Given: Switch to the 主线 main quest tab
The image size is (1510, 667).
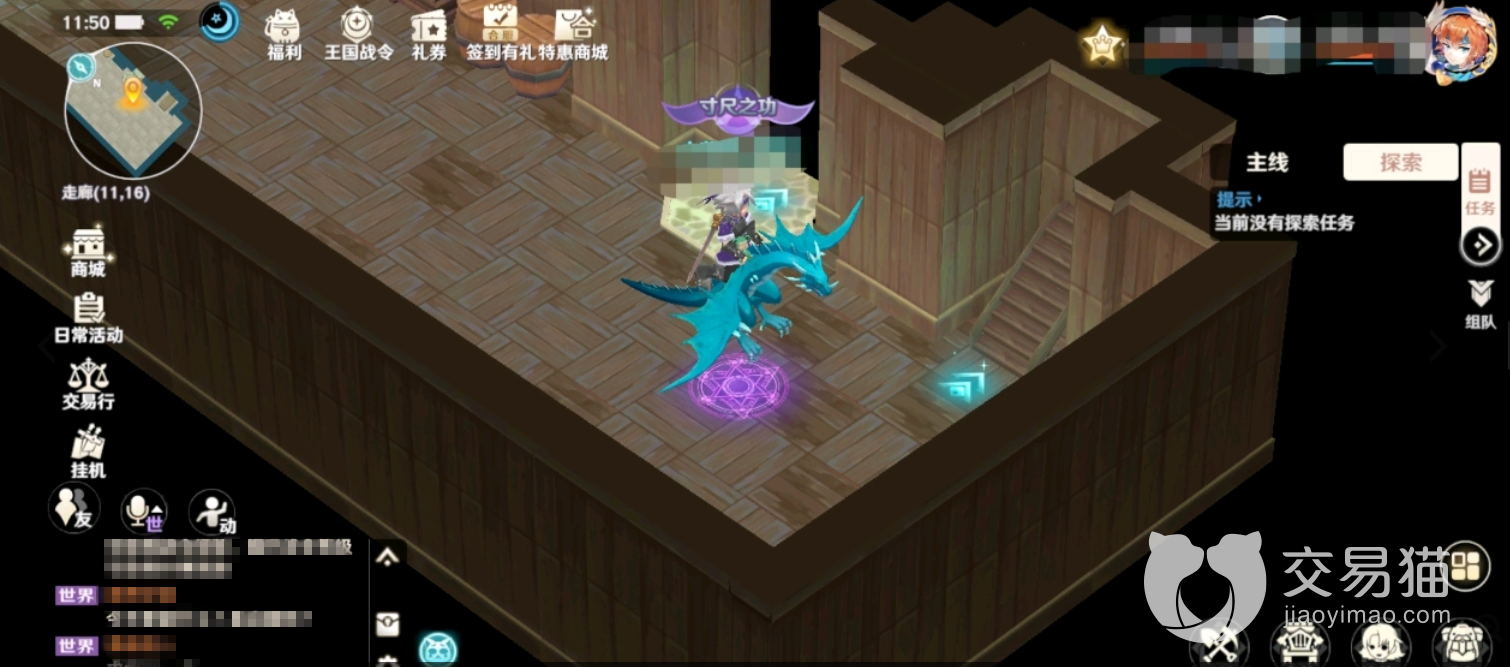Looking at the screenshot, I should coord(1266,162).
